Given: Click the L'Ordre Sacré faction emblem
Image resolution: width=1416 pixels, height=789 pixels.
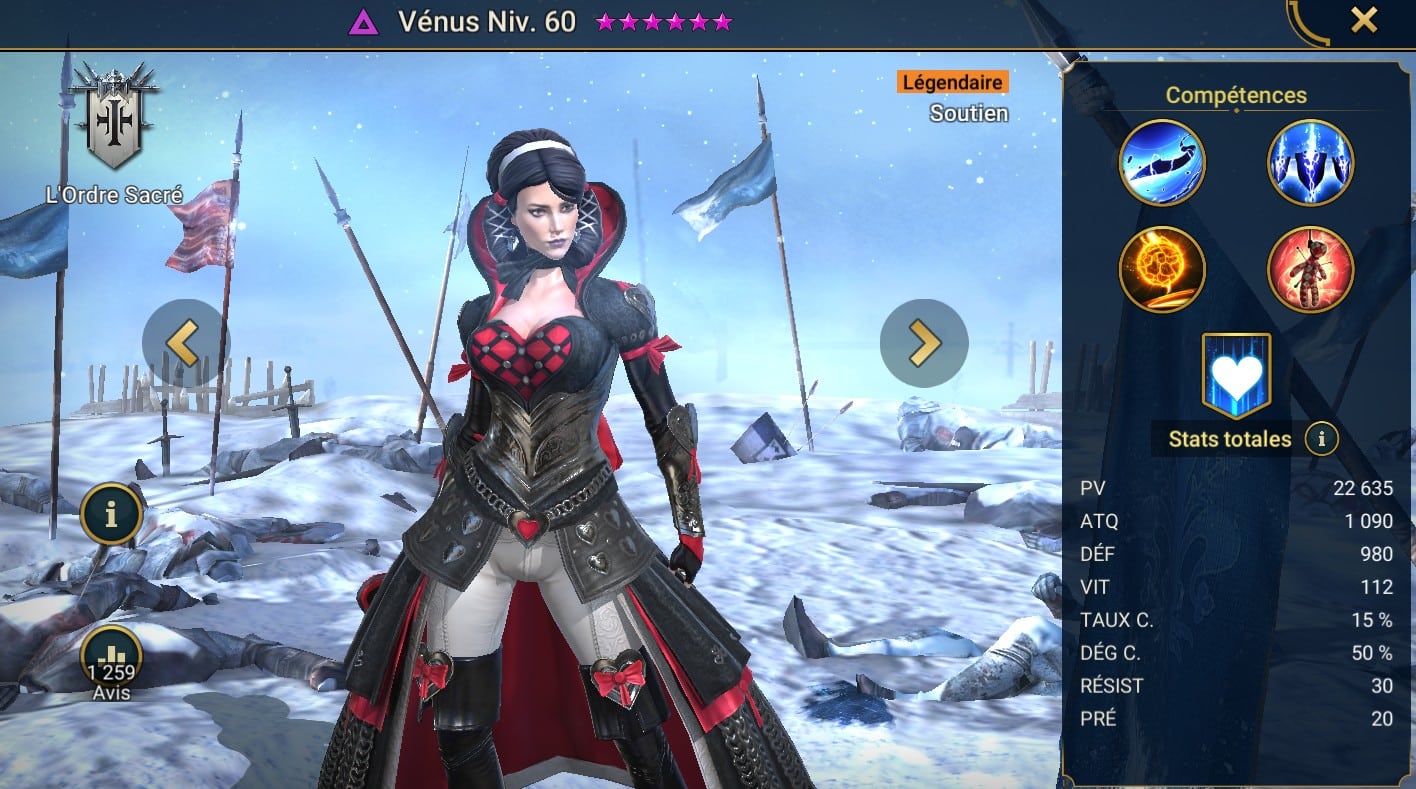Looking at the screenshot, I should coord(113,113).
